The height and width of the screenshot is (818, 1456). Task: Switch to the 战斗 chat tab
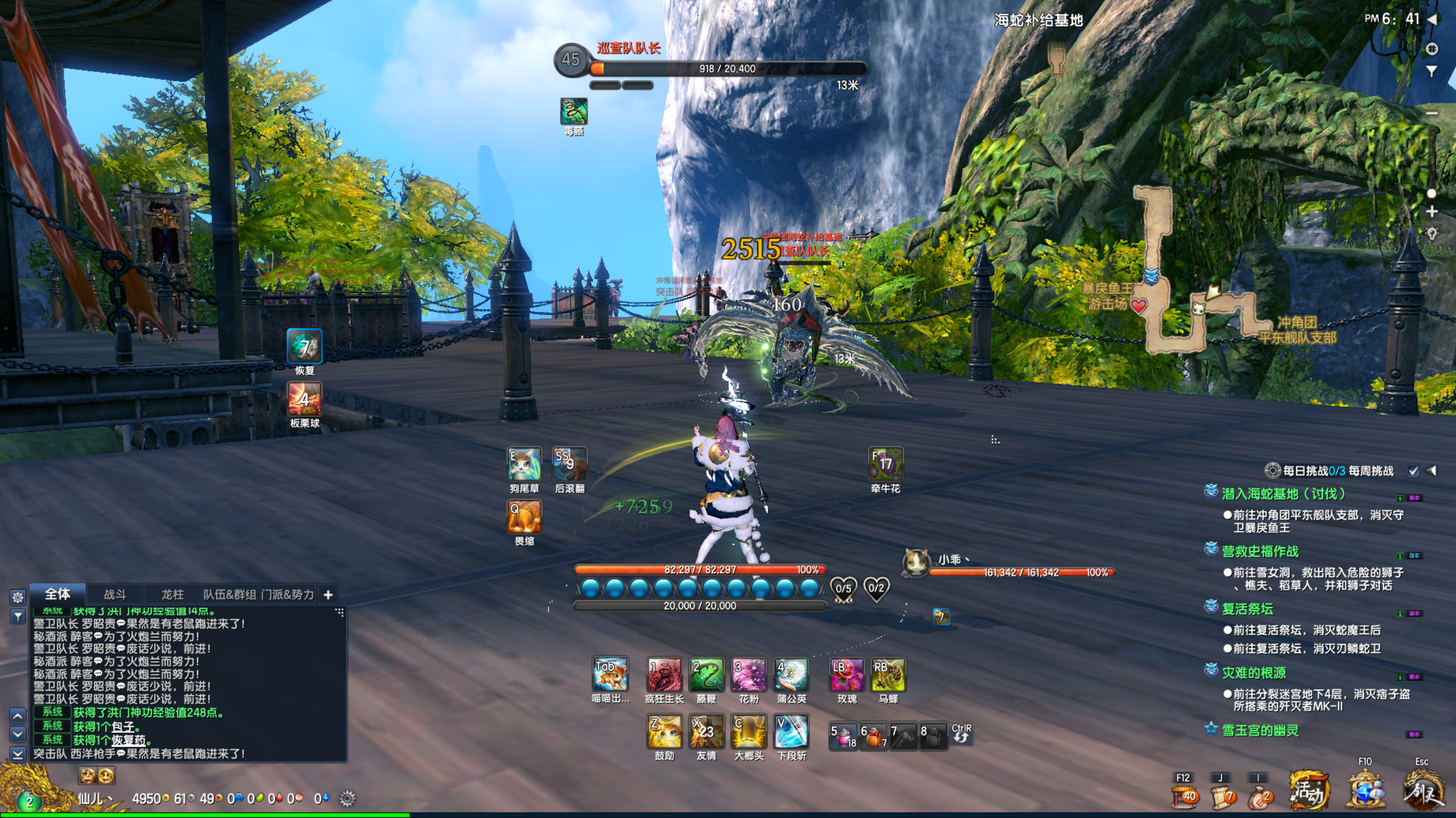(115, 595)
